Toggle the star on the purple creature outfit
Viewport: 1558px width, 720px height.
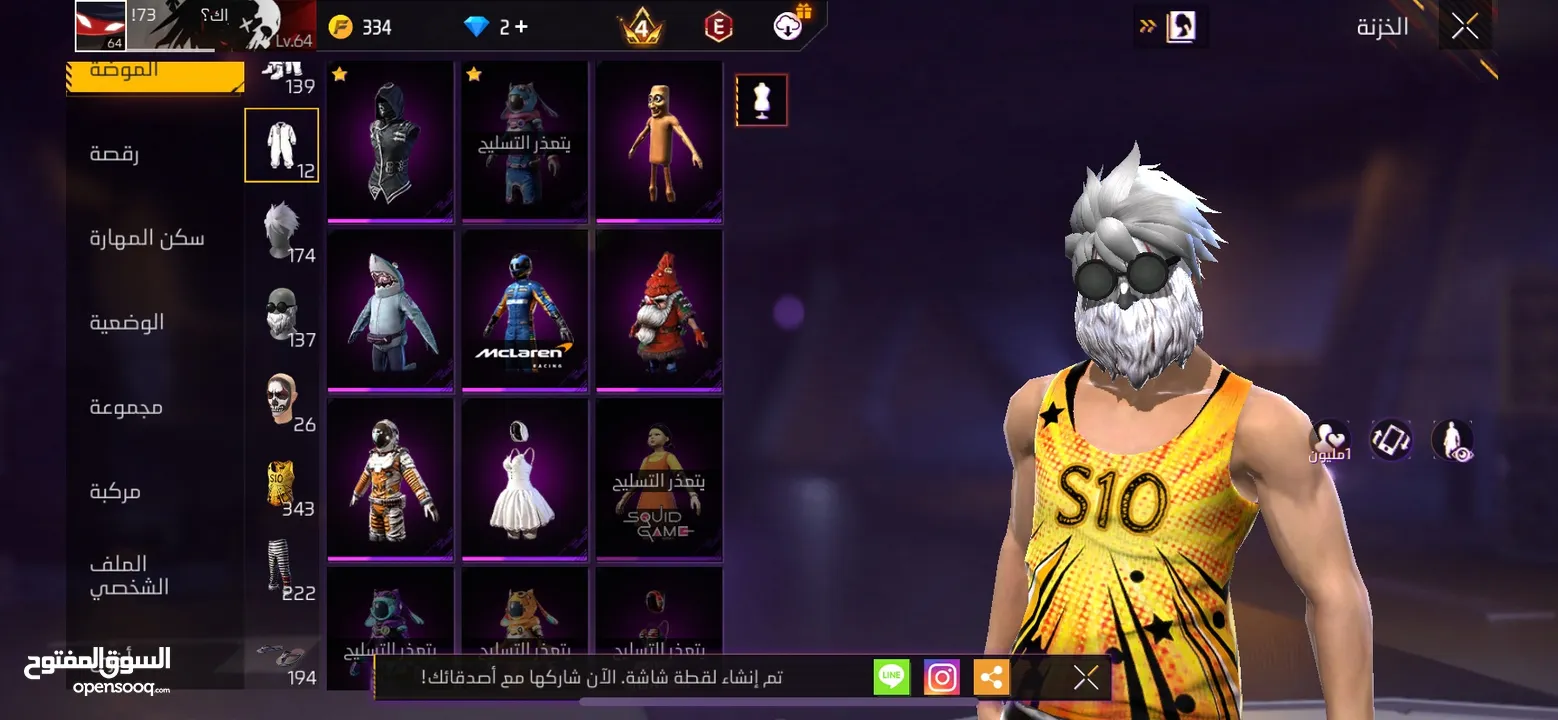474,74
